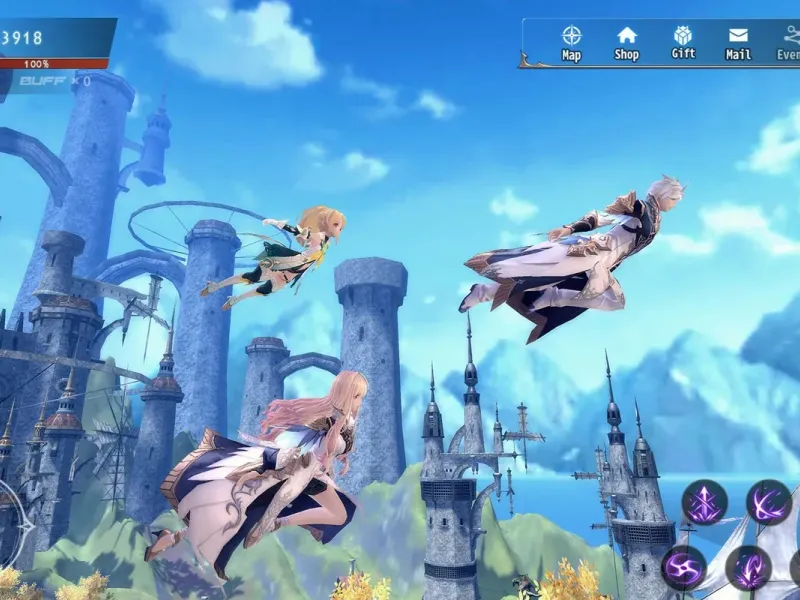The image size is (800, 600).
Task: Trigger the spinning shuriken skill
Action: [684, 567]
